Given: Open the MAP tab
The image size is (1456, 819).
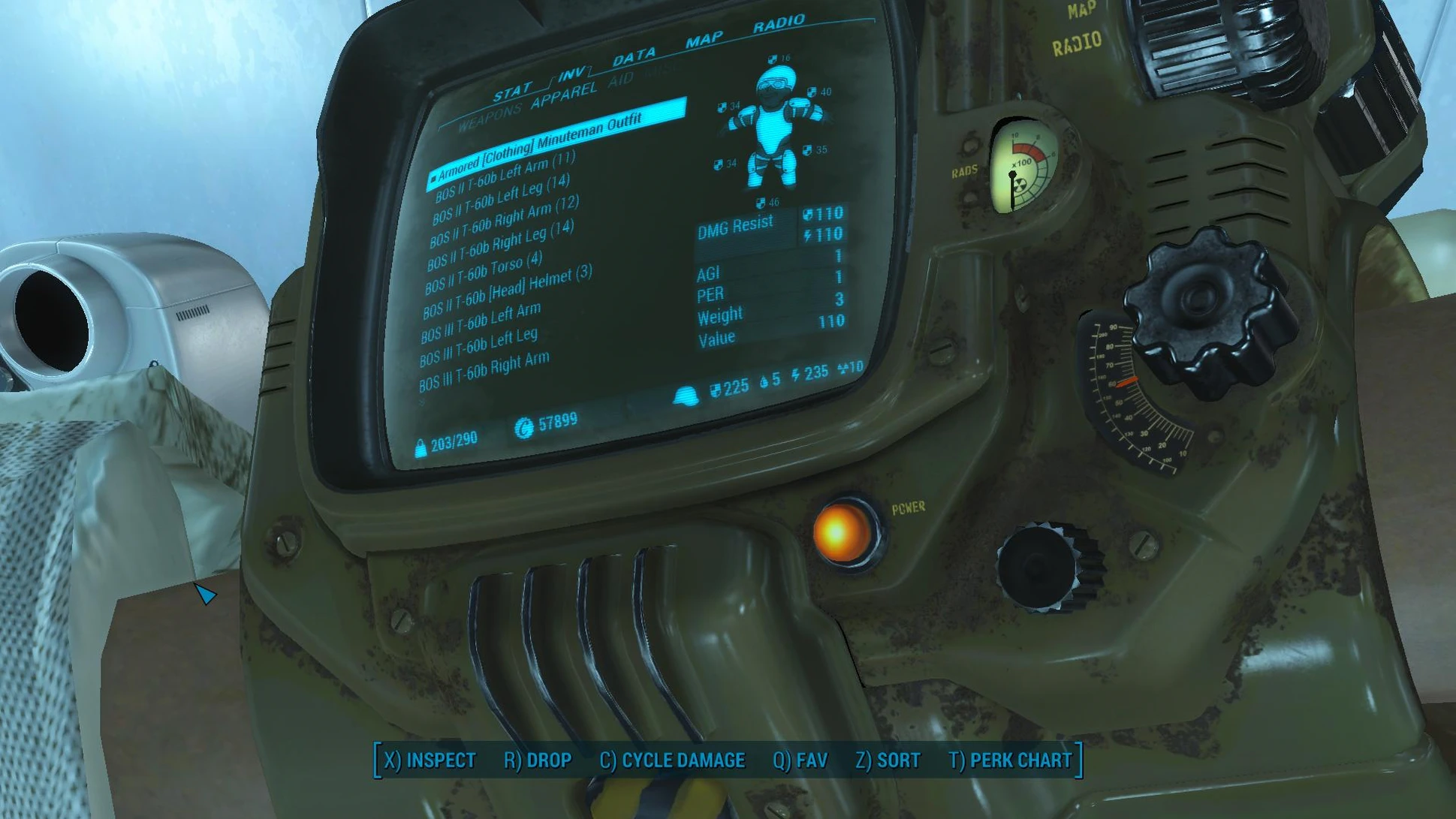Looking at the screenshot, I should point(704,39).
